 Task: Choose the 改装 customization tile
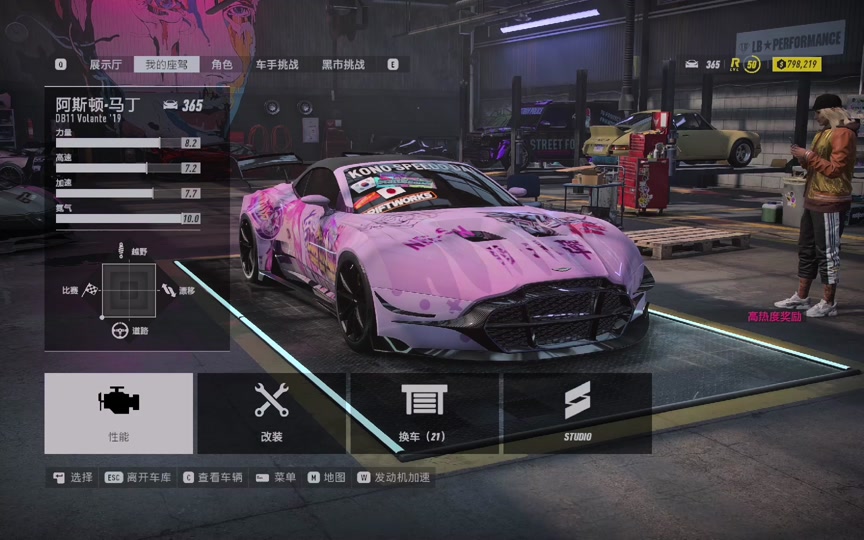click(x=271, y=413)
